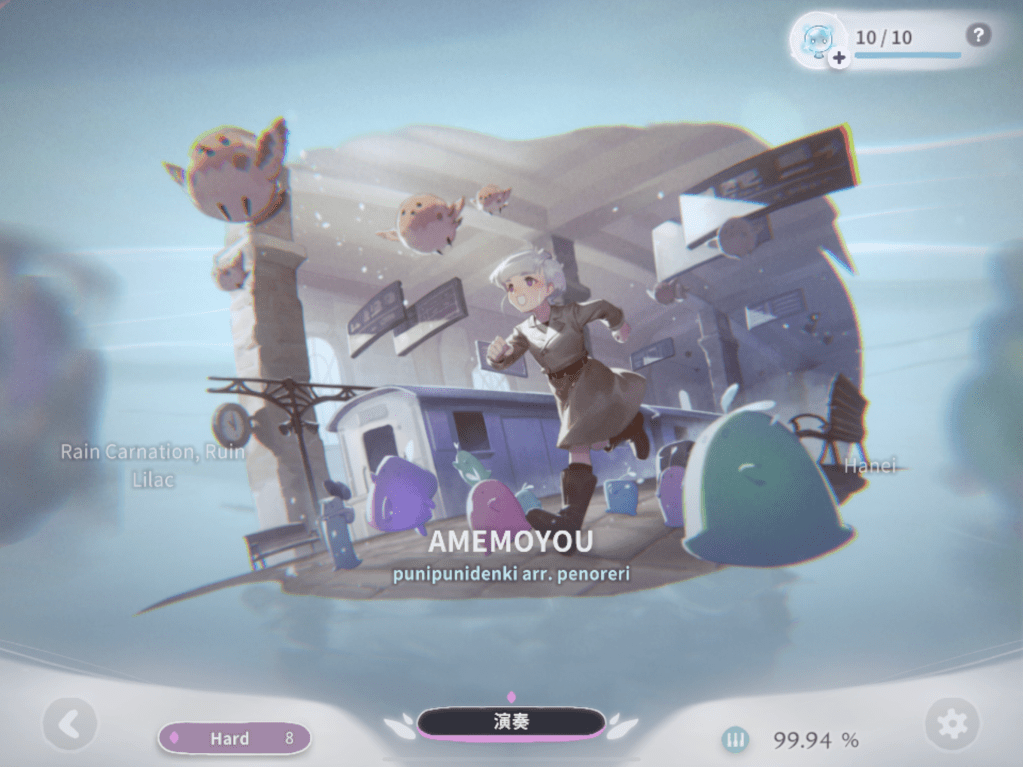
Task: Start the song with the 演奏 button
Action: pyautogui.click(x=511, y=723)
